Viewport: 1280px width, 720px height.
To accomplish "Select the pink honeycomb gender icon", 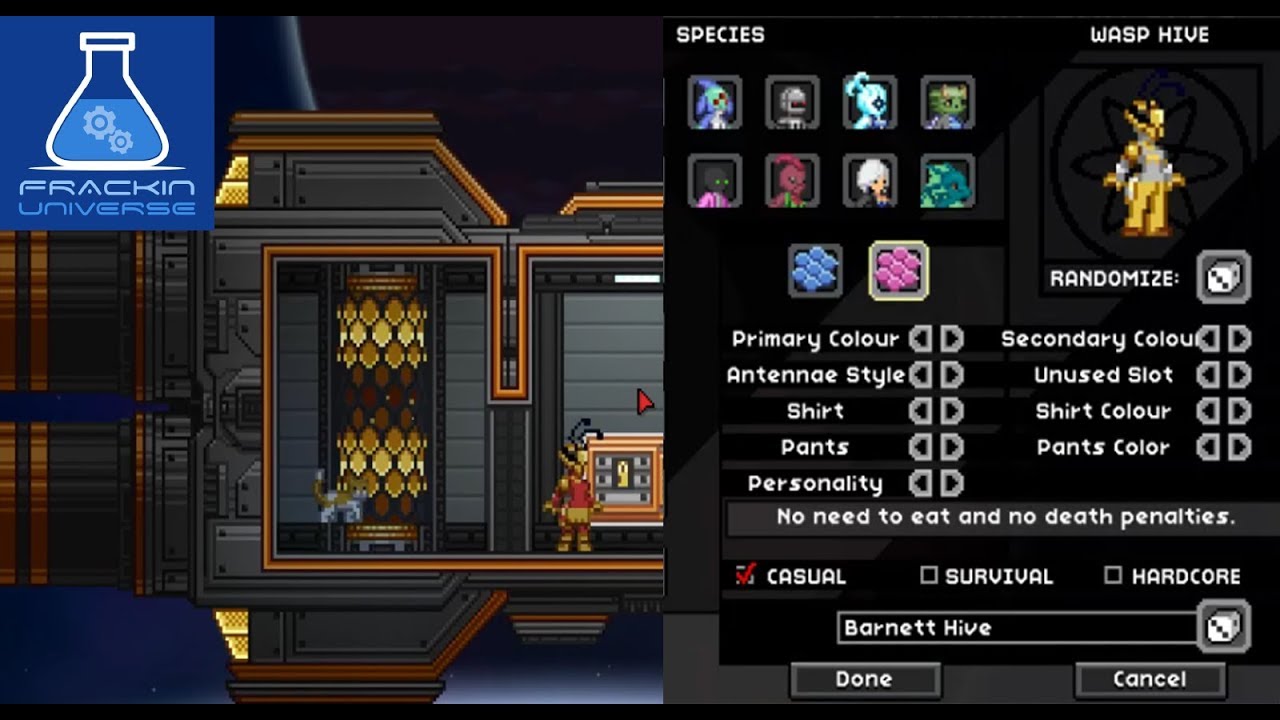I will coord(898,271).
